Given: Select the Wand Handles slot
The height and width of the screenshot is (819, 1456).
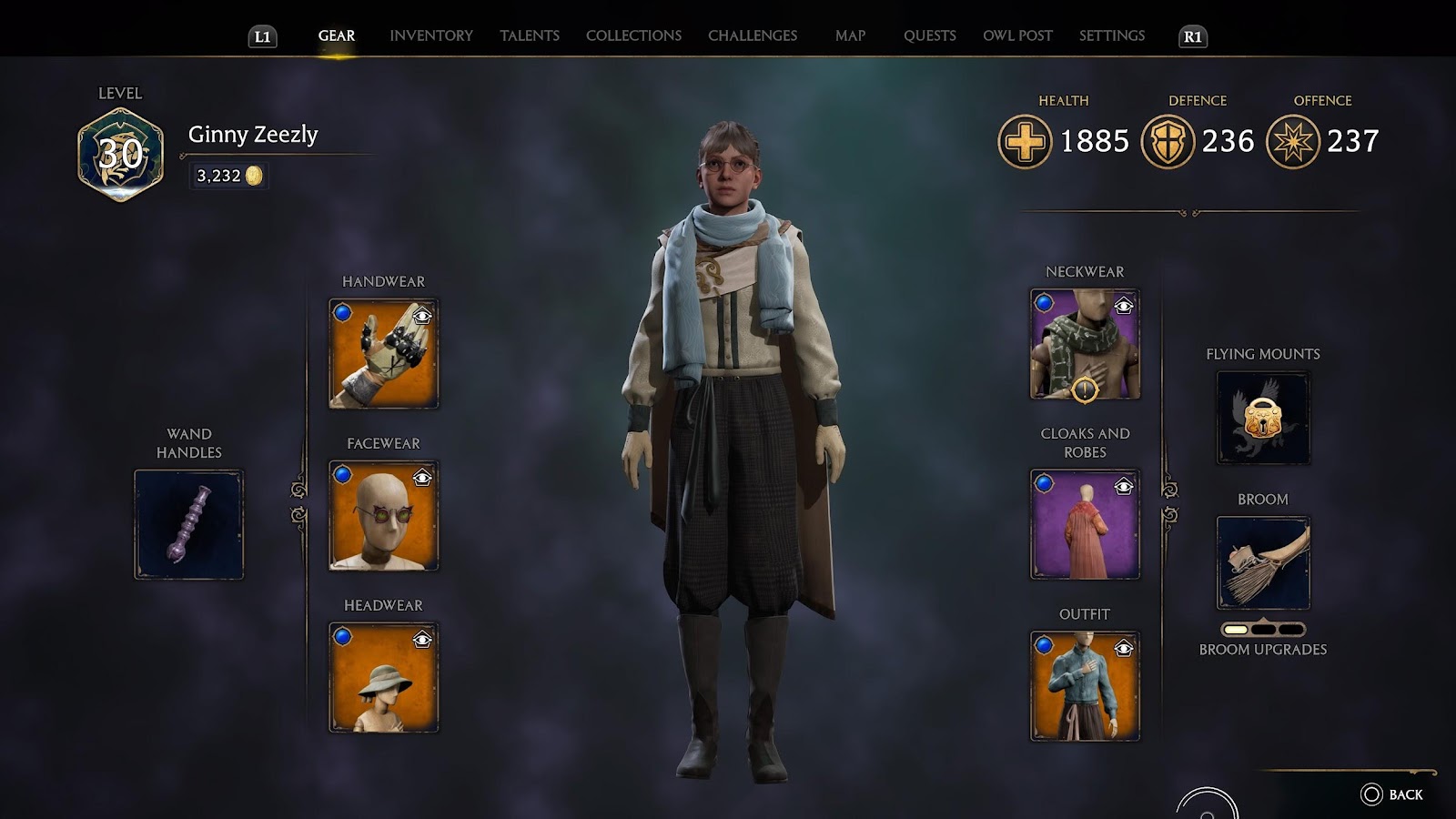Looking at the screenshot, I should coord(189,524).
